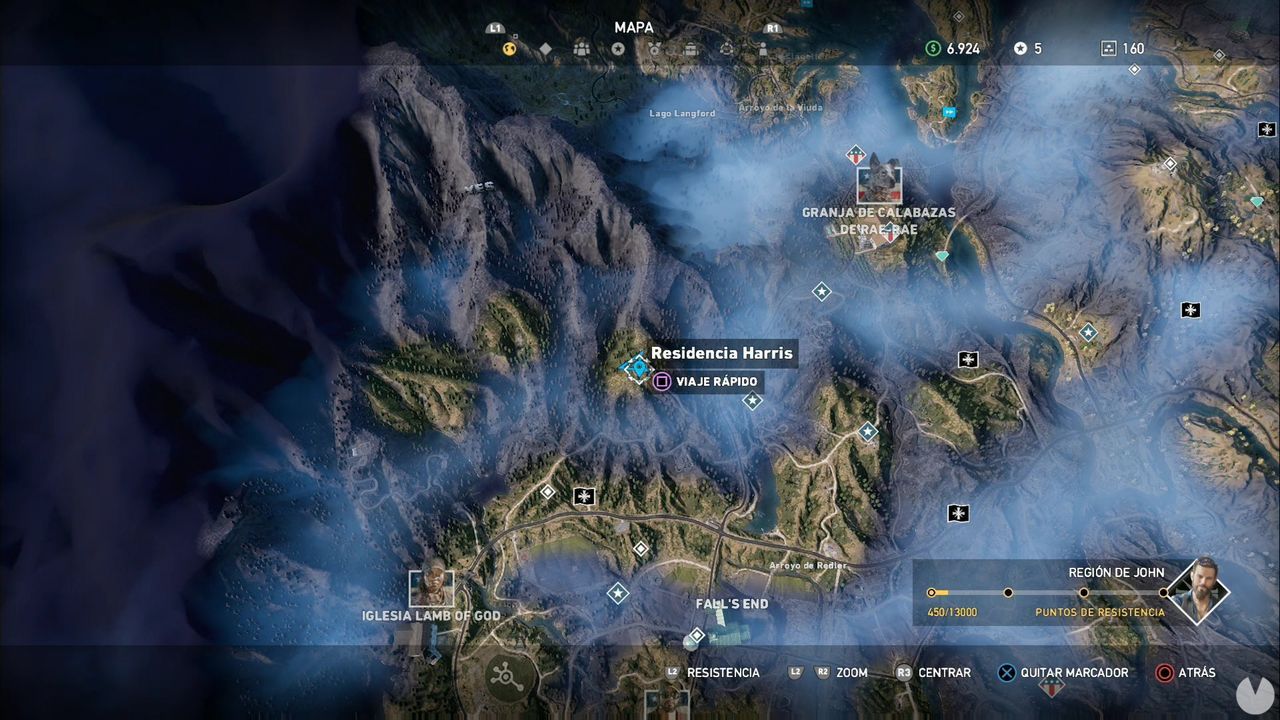Select the person filter icon at top right
Viewport: 1280px width, 720px height.
pos(763,49)
